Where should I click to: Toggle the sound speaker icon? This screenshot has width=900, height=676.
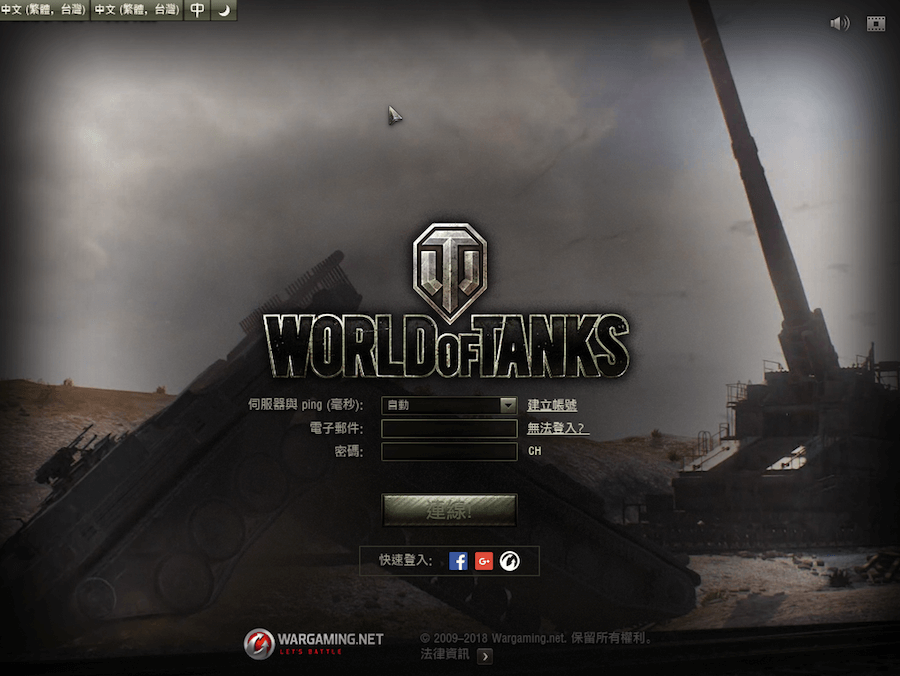[839, 23]
